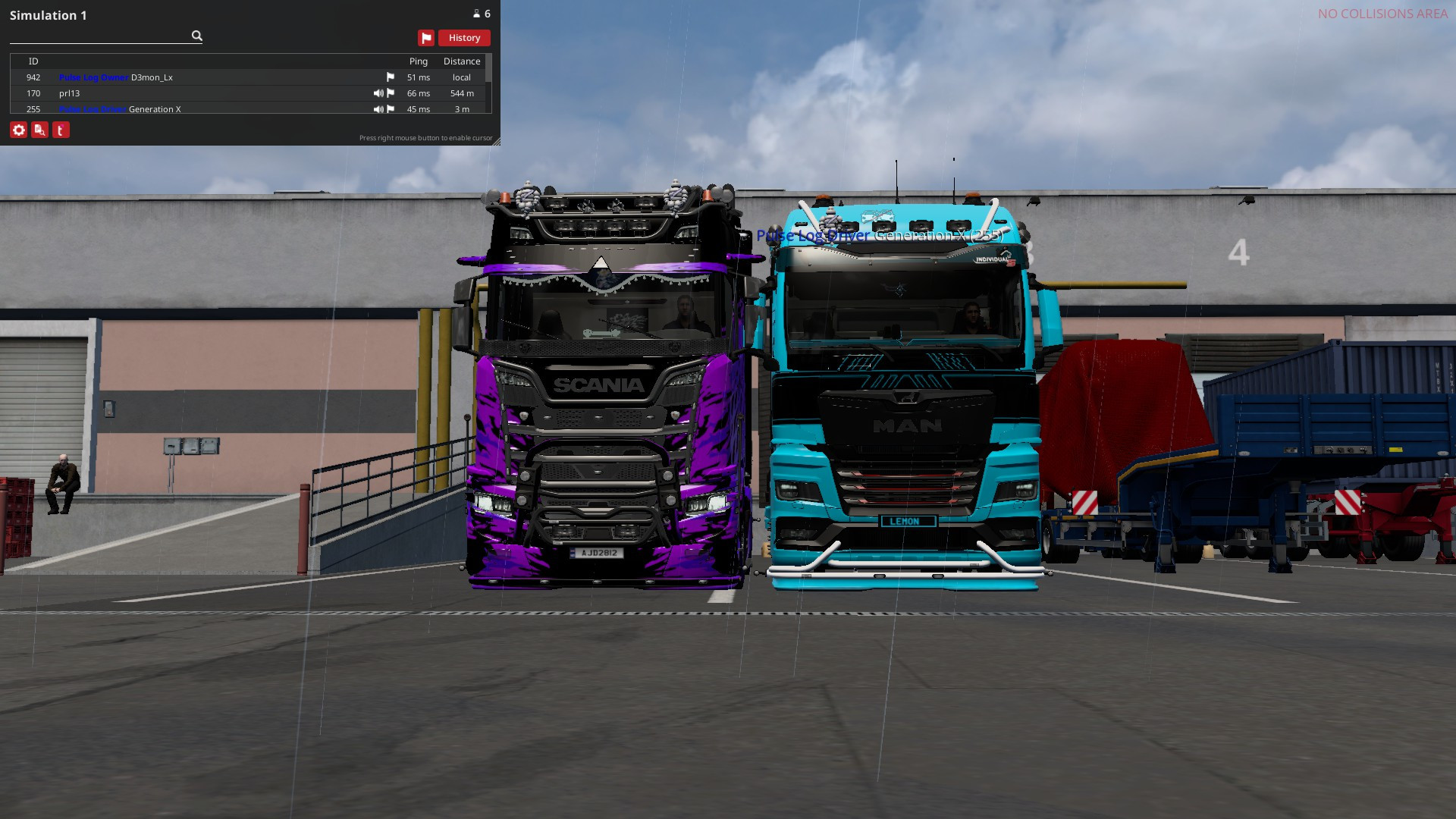Image resolution: width=1456 pixels, height=819 pixels.
Task: Open the settings gear icon
Action: coord(18,130)
